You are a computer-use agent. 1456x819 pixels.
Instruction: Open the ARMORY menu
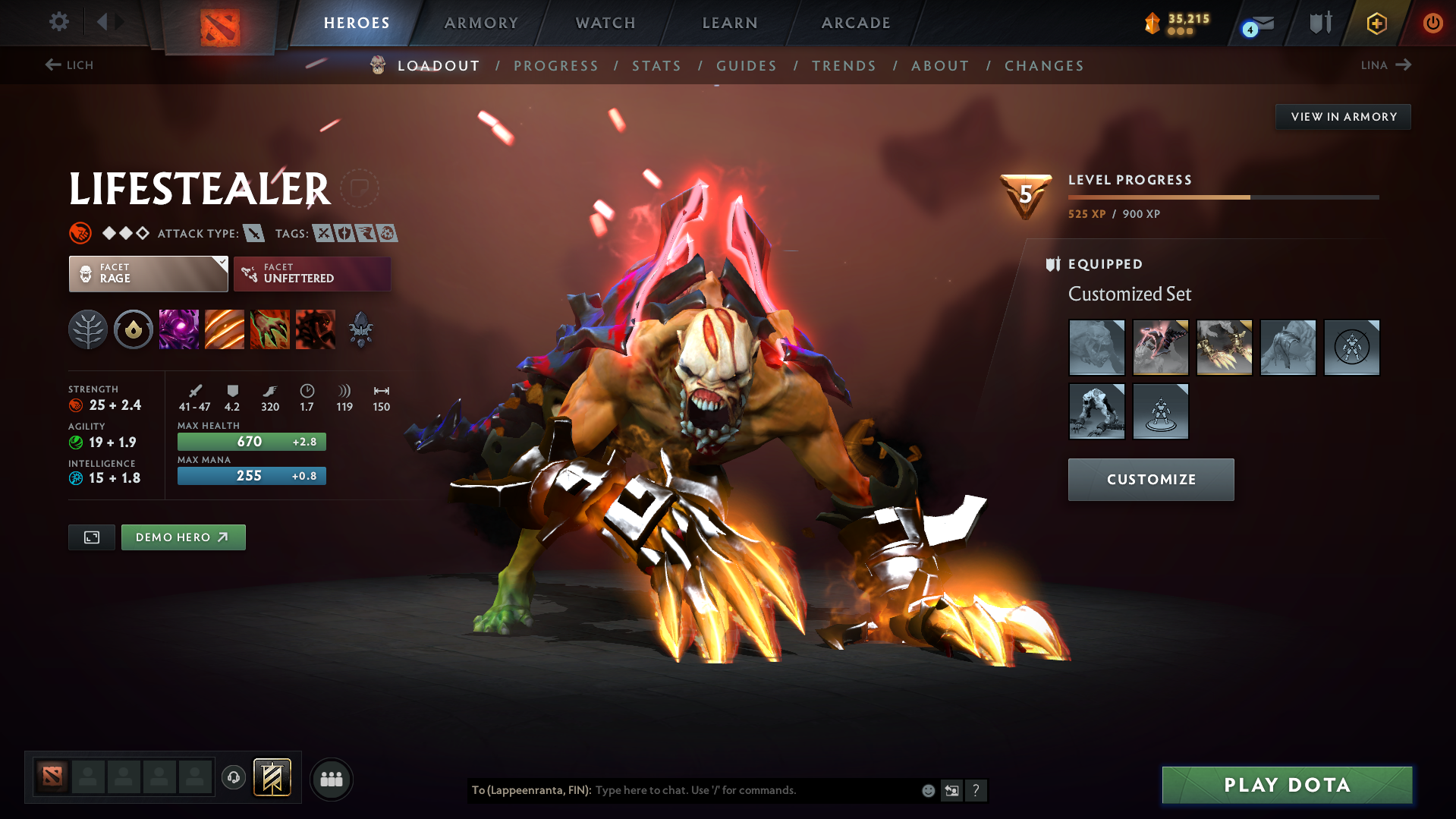(481, 23)
